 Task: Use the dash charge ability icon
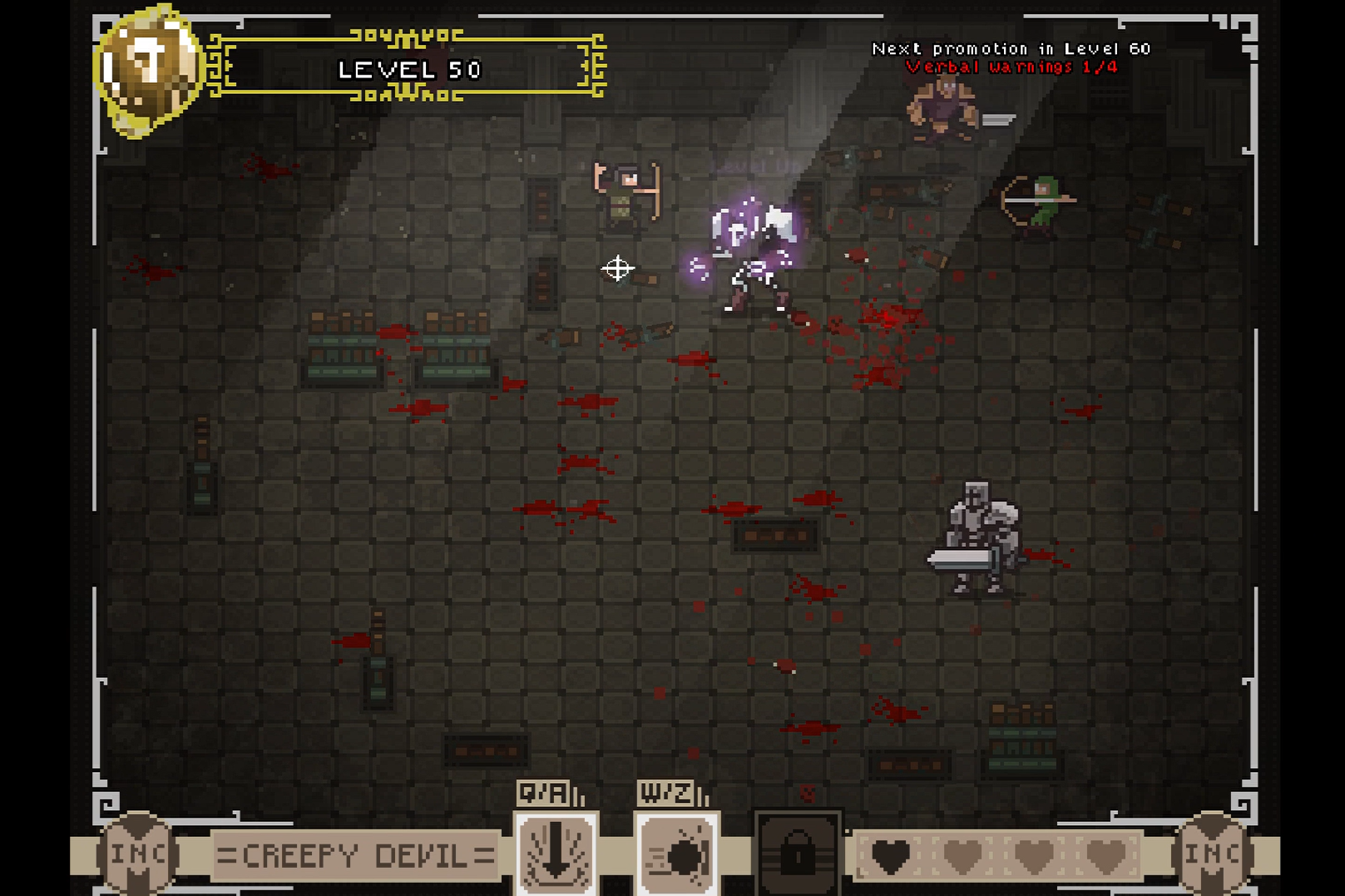tap(677, 854)
